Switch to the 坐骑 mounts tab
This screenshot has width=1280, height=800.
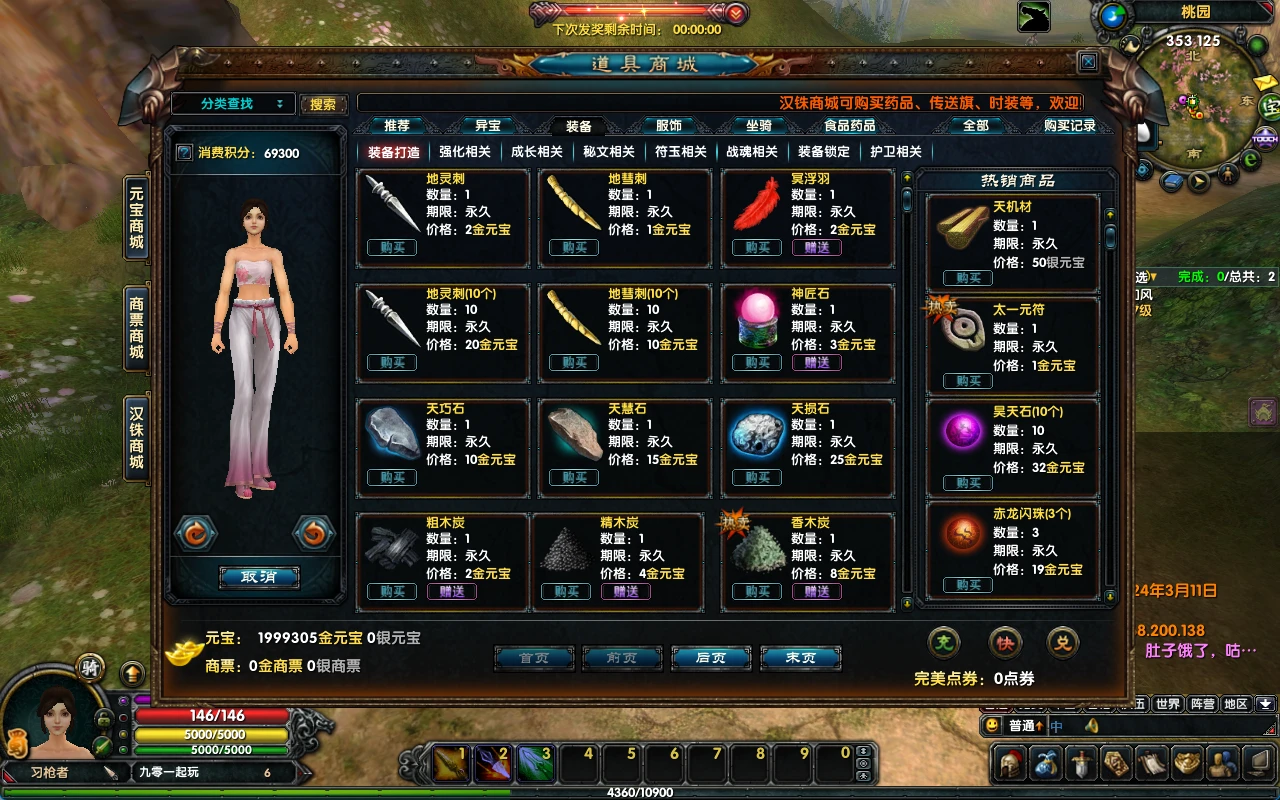[x=758, y=126]
